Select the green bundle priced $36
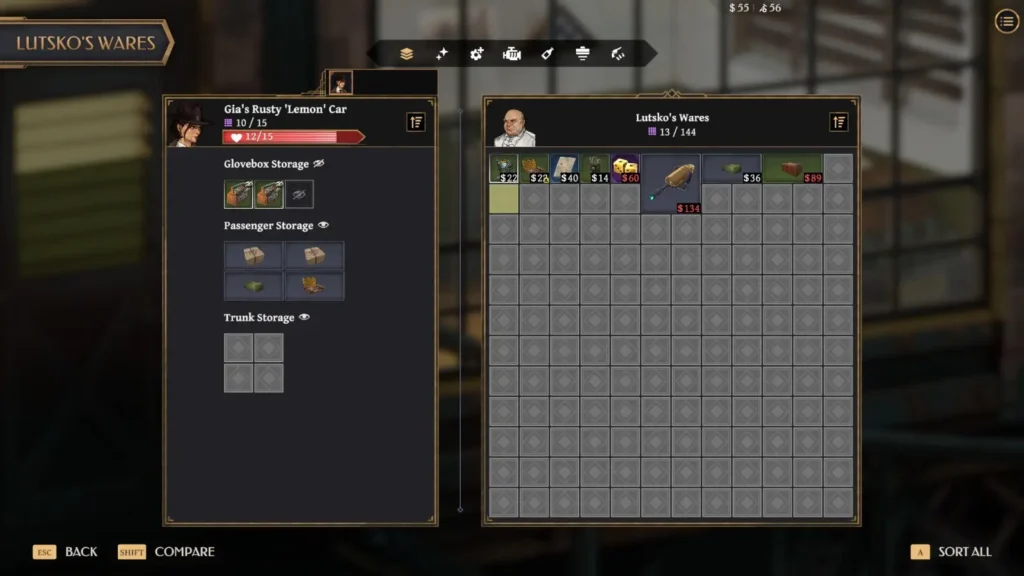The width and height of the screenshot is (1024, 576). pos(731,168)
